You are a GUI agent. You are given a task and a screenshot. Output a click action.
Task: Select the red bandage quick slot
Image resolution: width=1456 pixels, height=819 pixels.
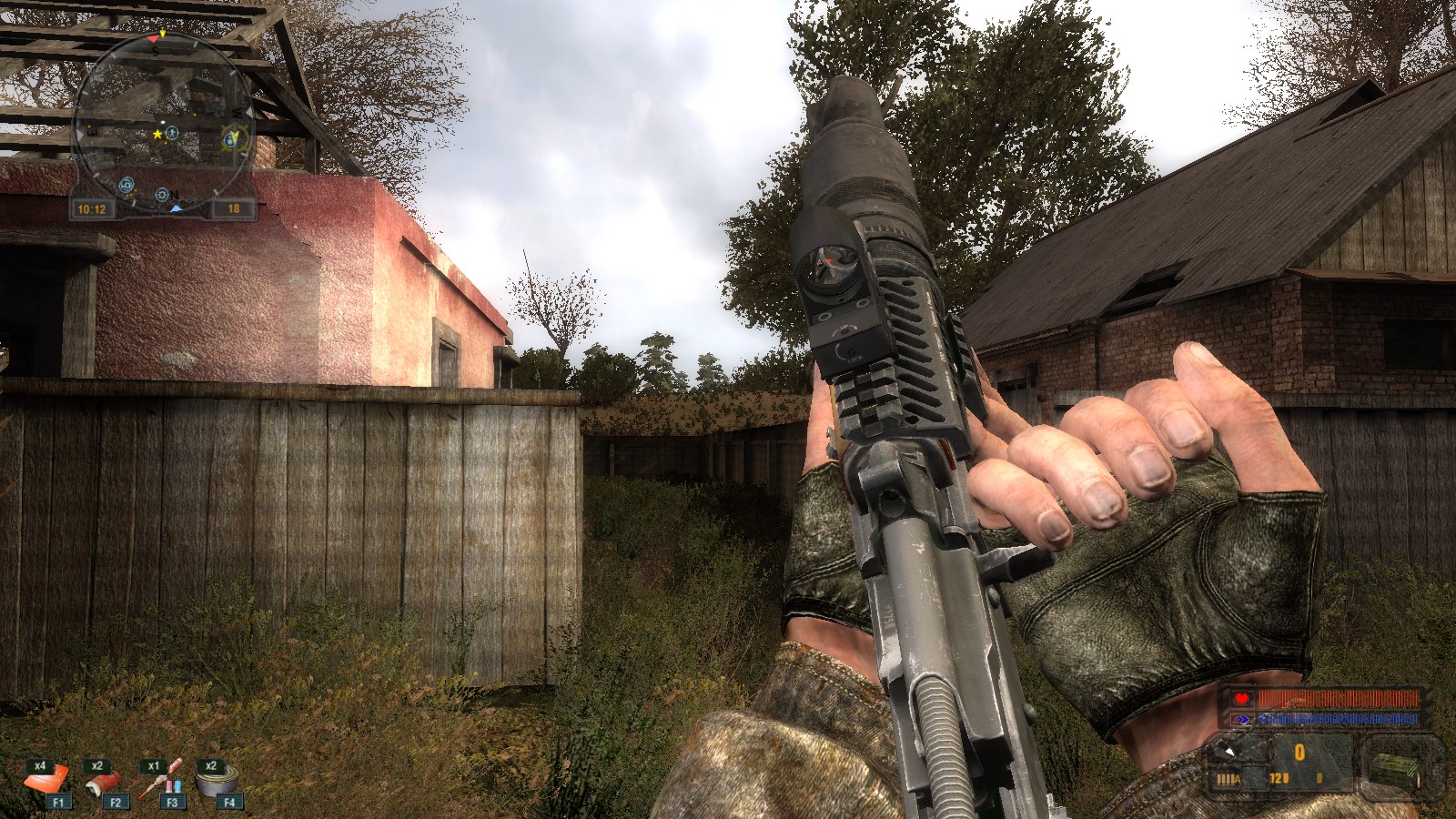[x=103, y=782]
